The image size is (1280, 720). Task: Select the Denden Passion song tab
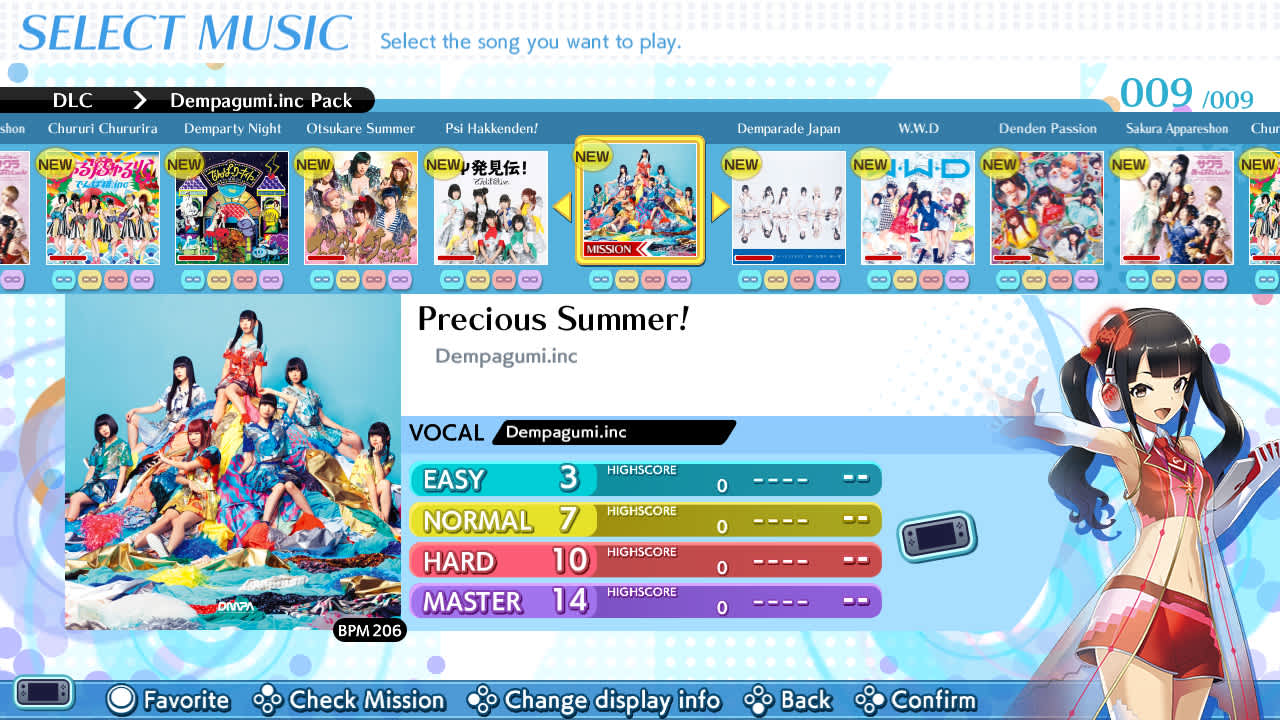point(1047,128)
